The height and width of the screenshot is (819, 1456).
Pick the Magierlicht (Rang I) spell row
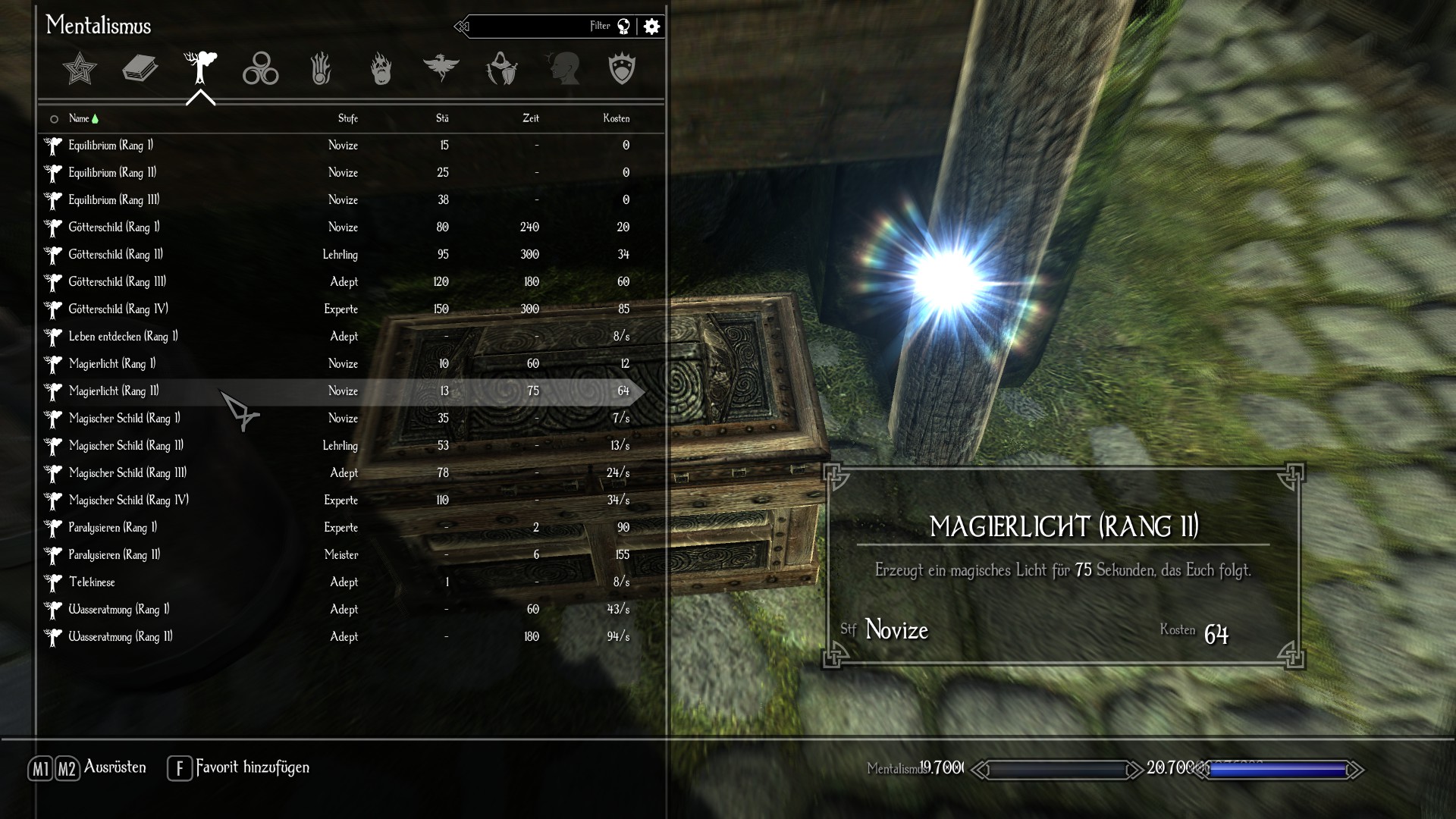(x=112, y=364)
